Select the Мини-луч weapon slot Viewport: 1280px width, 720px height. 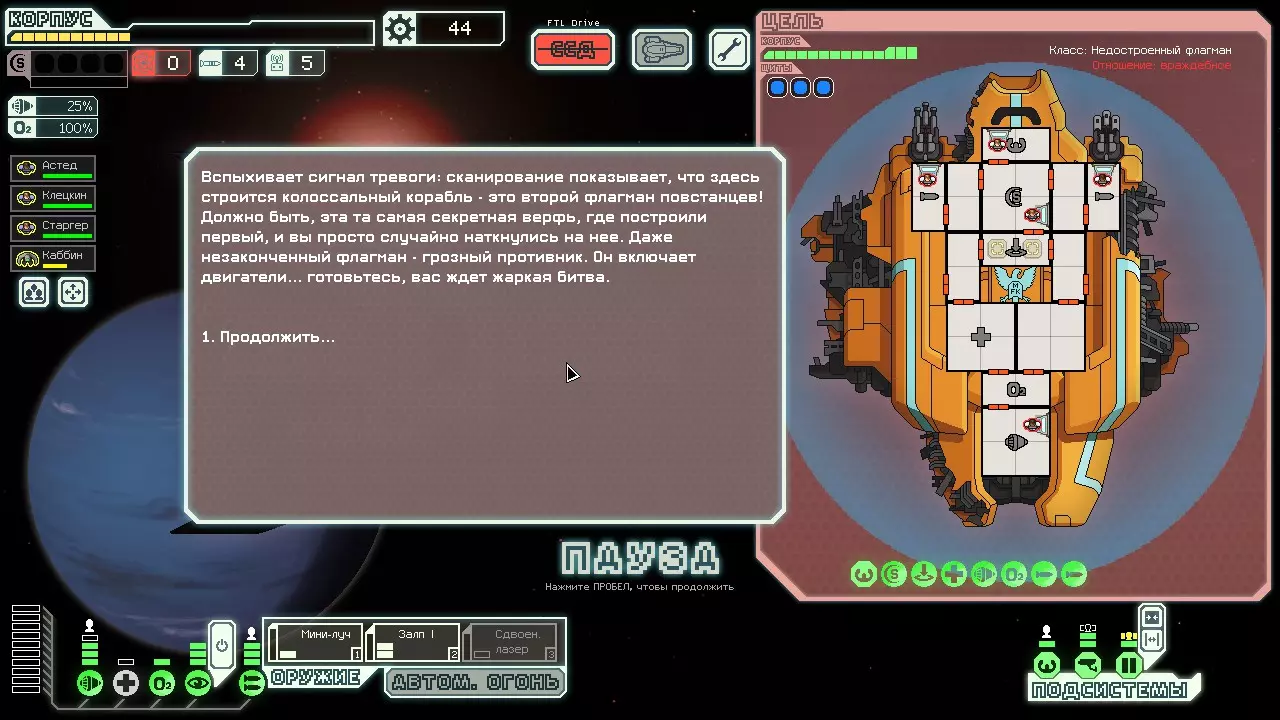pos(318,642)
